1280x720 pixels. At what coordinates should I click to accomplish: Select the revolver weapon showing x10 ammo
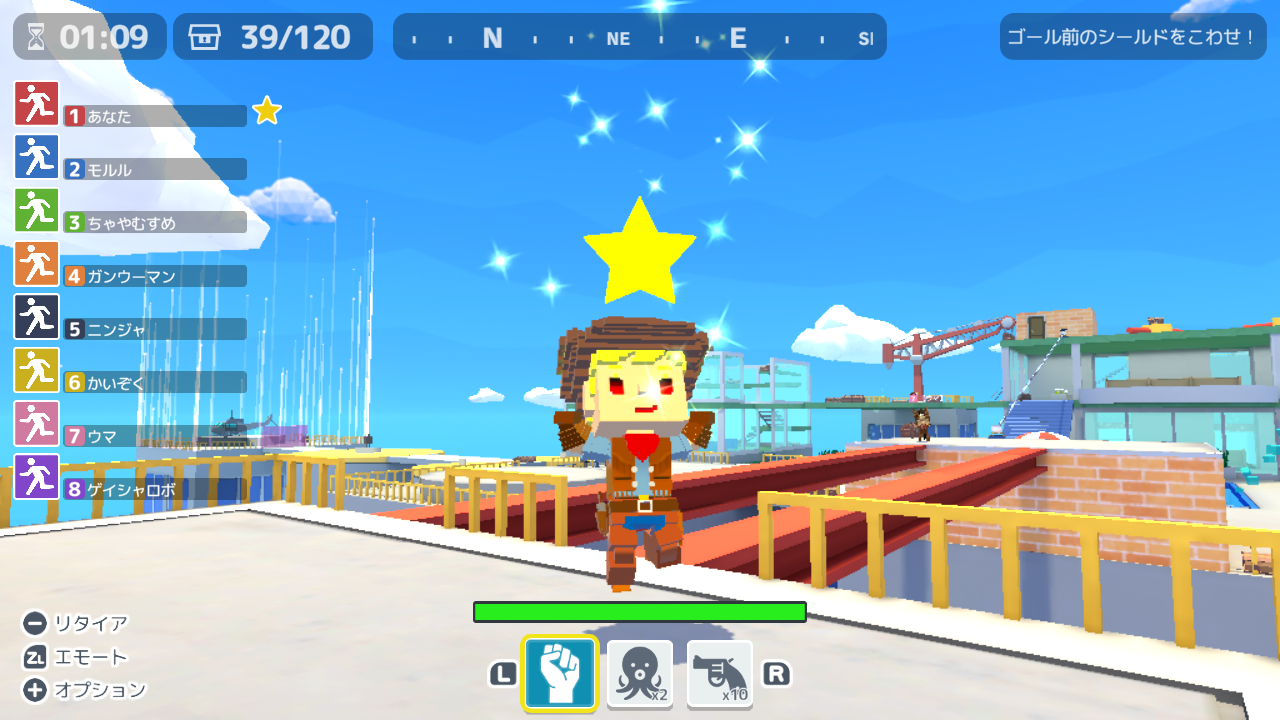click(719, 674)
